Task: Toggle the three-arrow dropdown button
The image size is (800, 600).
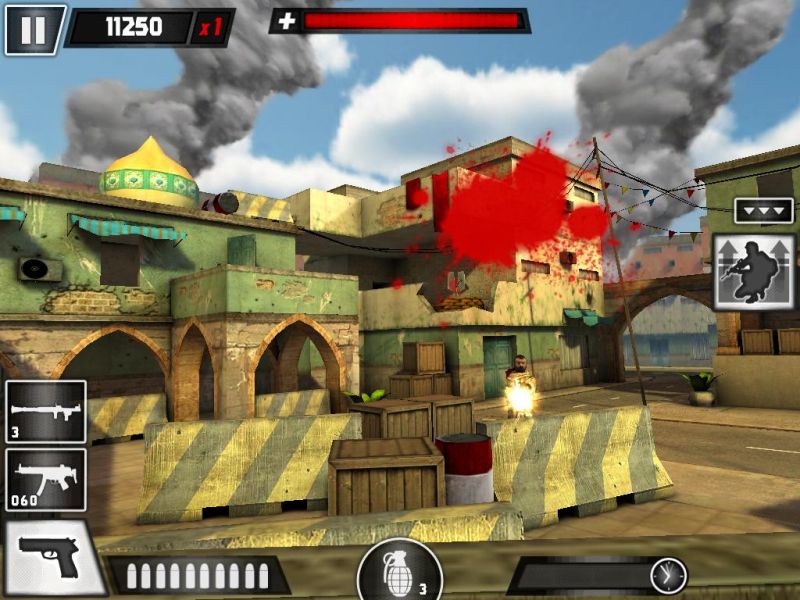Action: click(763, 211)
